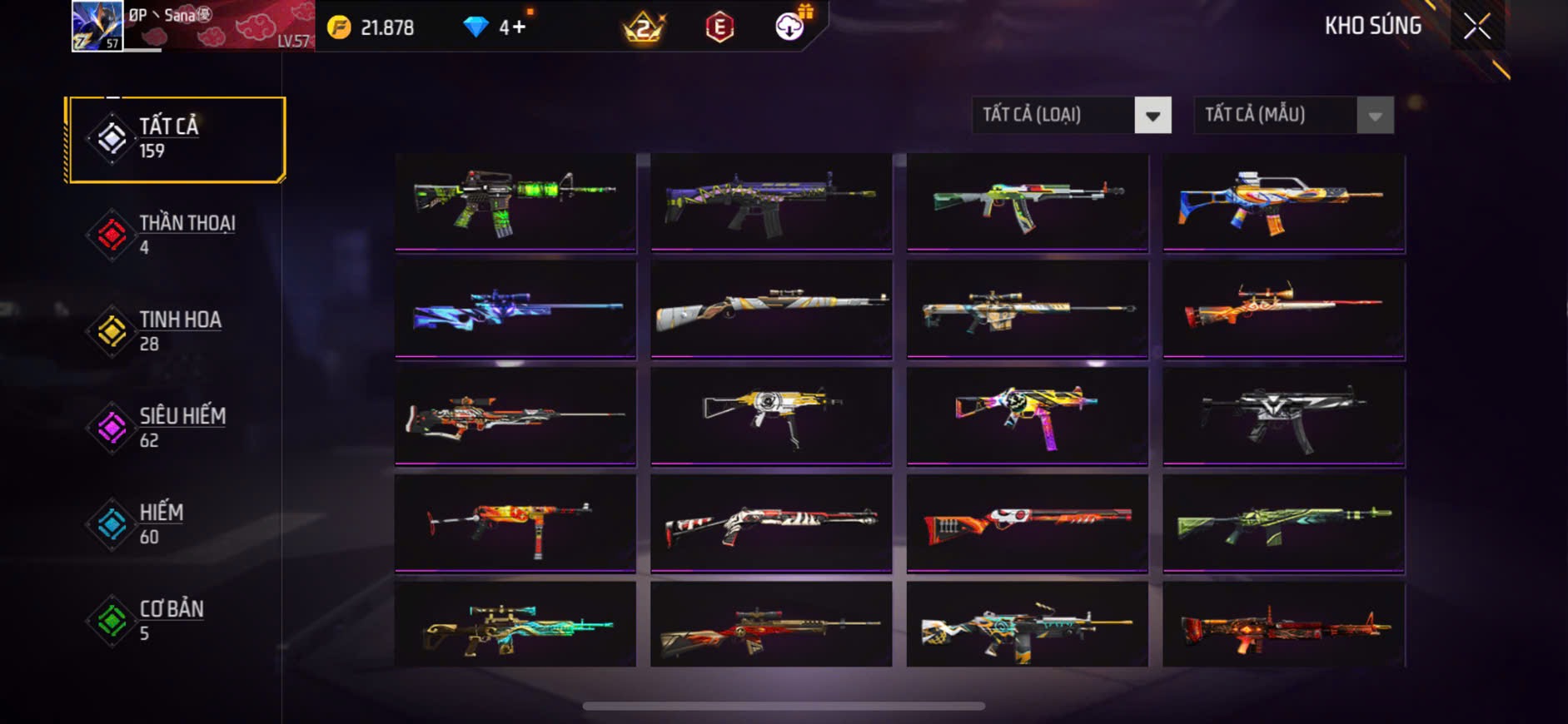Open the player profile avatar
Image resolution: width=1568 pixels, height=724 pixels.
(97, 26)
